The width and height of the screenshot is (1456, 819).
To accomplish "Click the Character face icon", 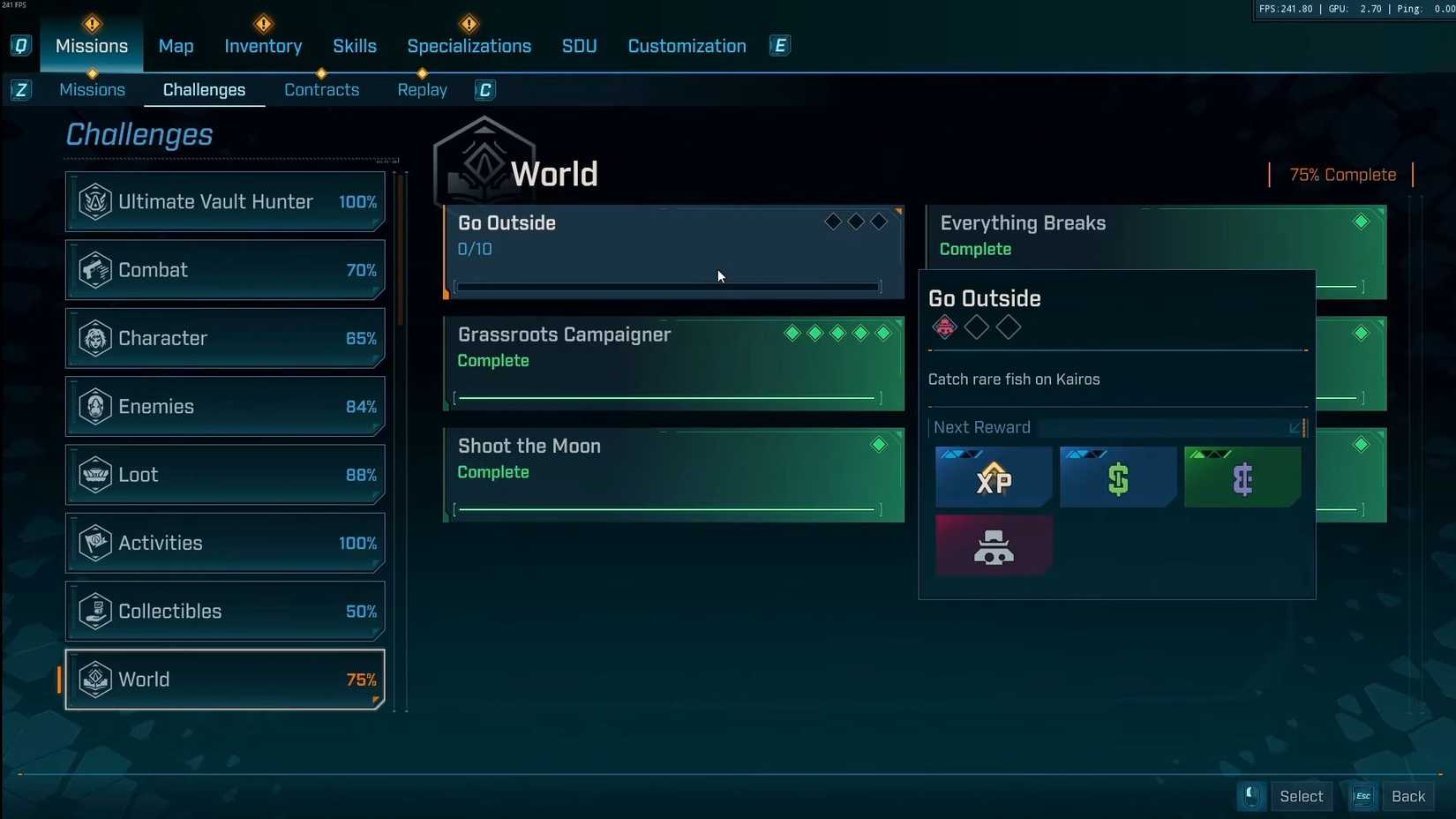I will click(x=94, y=338).
